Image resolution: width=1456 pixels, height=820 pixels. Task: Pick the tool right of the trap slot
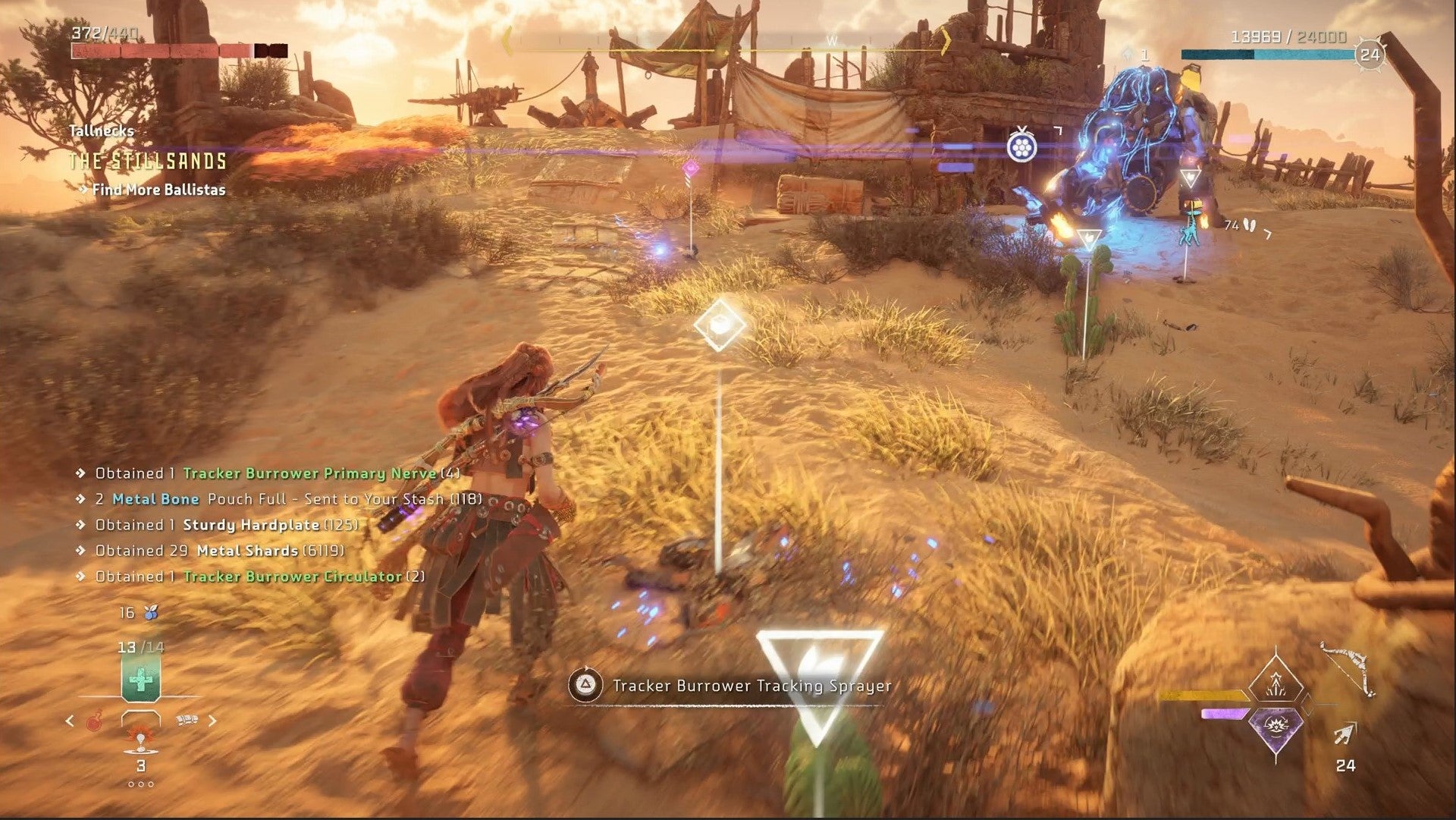coord(186,720)
